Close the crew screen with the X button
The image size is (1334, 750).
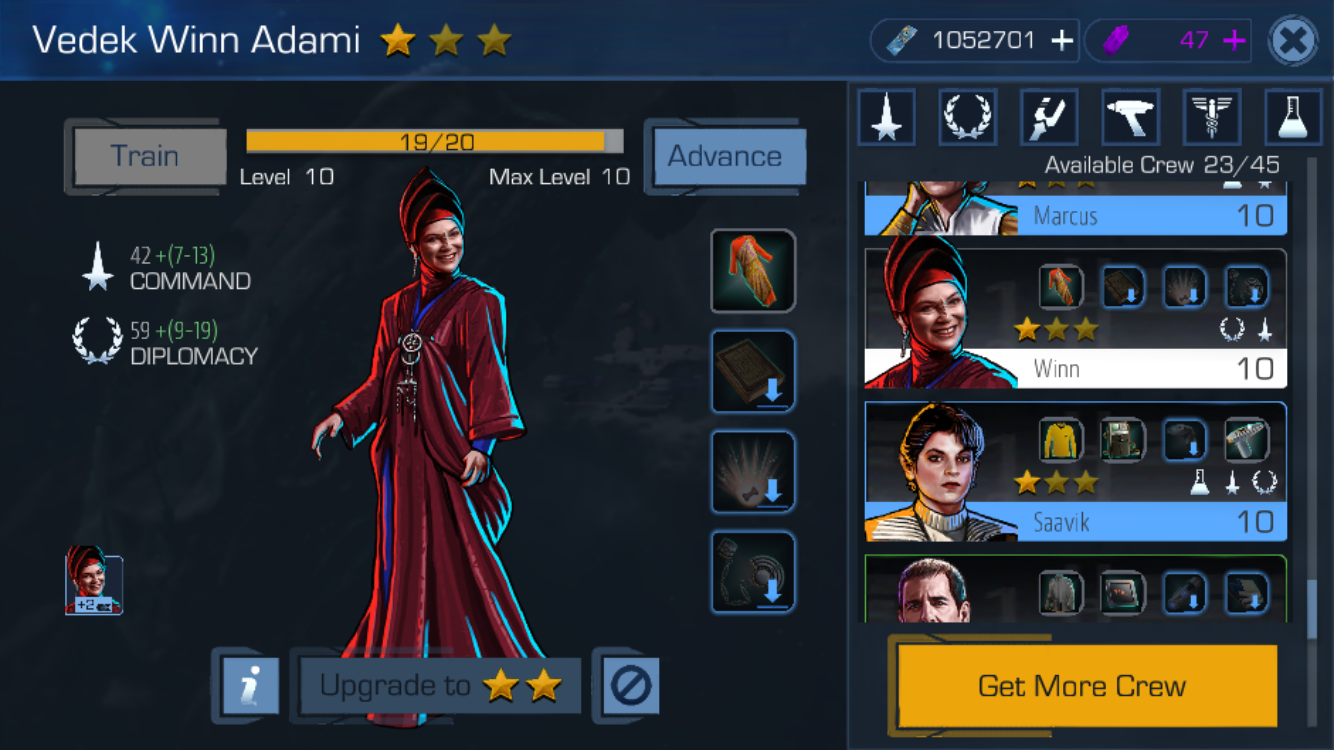pos(1292,41)
